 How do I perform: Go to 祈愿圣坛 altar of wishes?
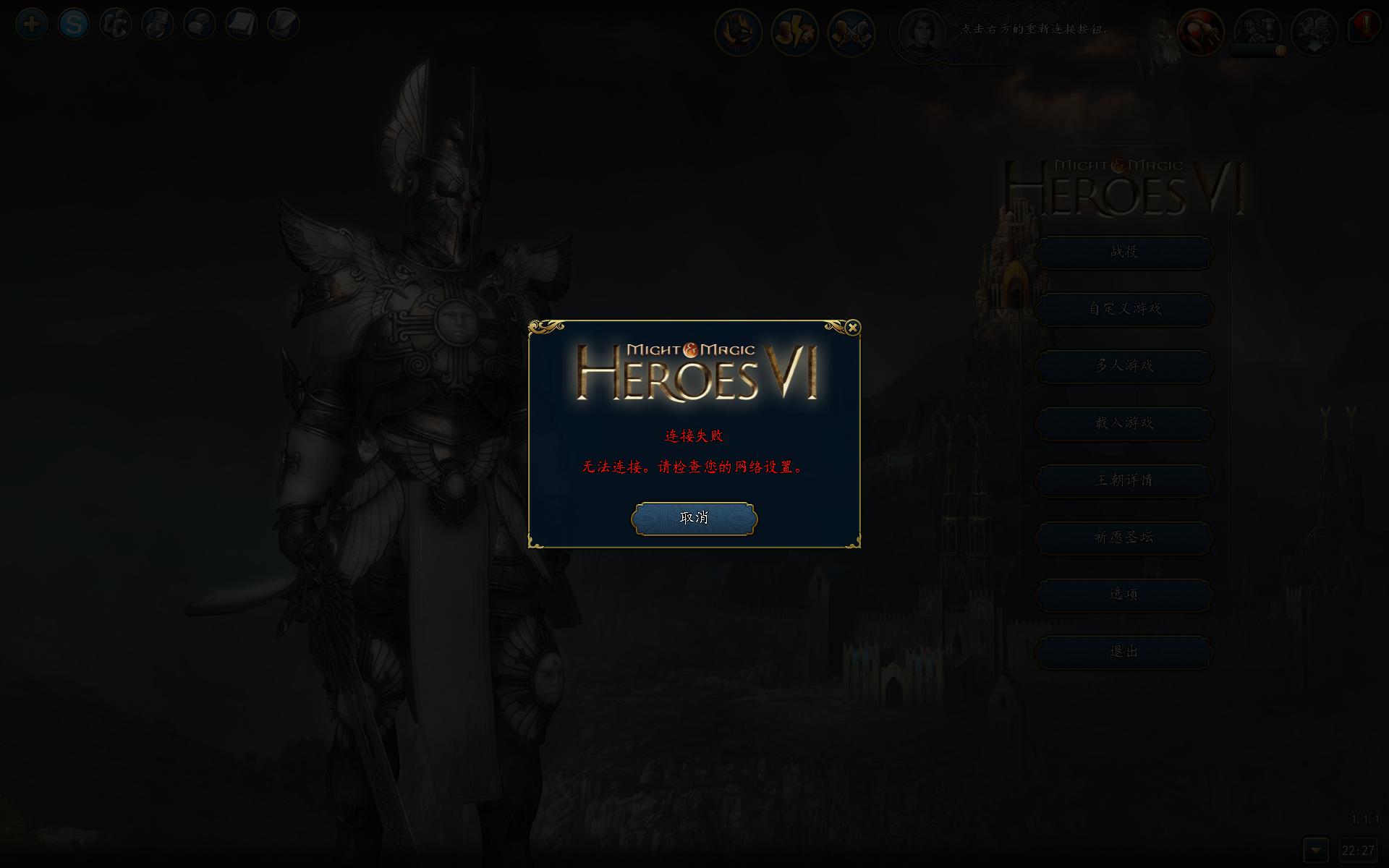(1124, 538)
